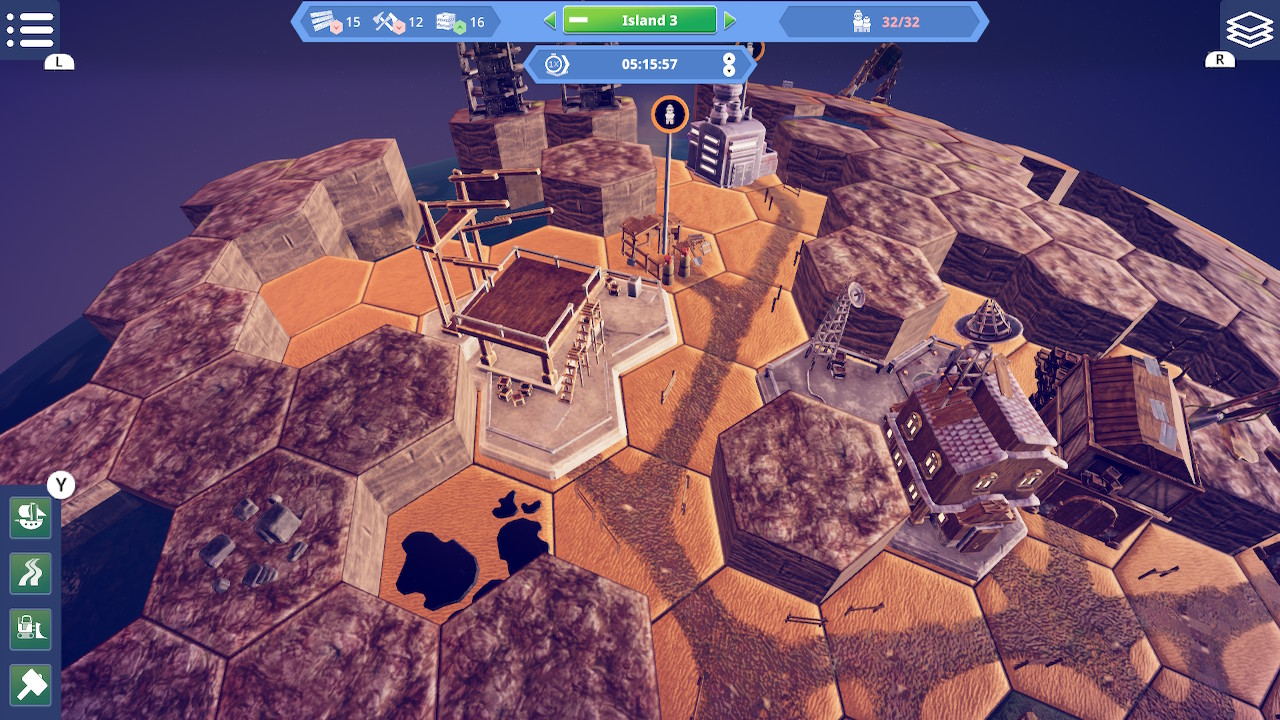This screenshot has height=720, width=1280.
Task: Go to the previous island
Action: pos(549,20)
